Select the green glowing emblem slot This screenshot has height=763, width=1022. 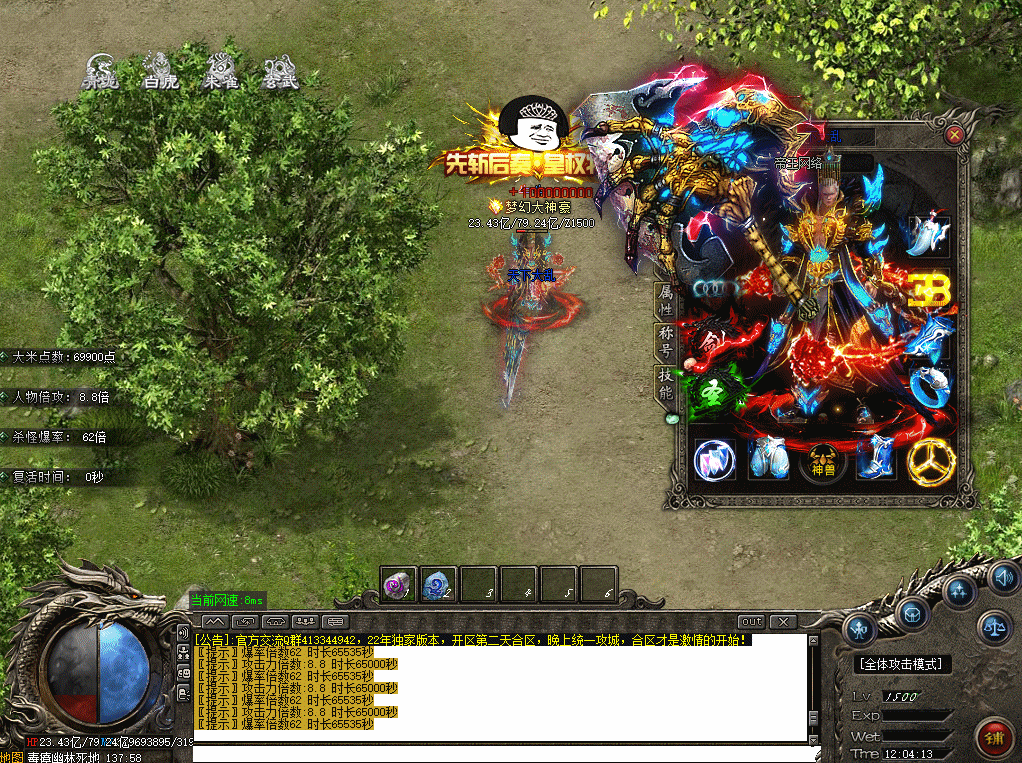point(714,390)
